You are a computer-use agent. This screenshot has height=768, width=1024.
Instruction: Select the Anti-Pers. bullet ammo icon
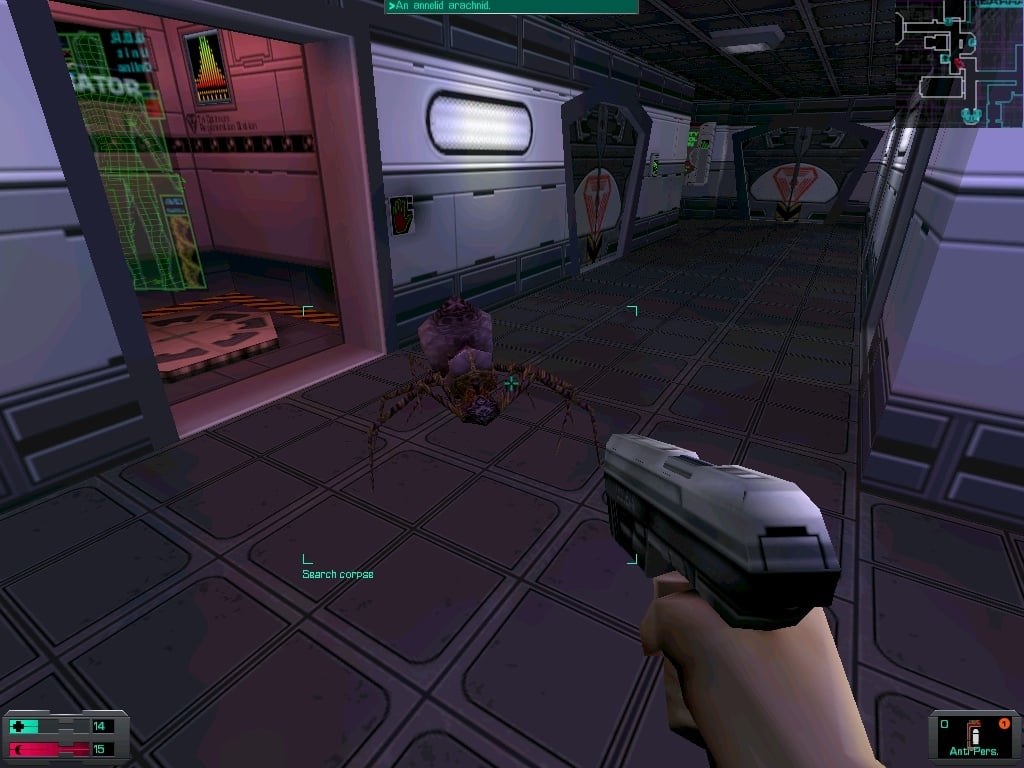(x=978, y=736)
